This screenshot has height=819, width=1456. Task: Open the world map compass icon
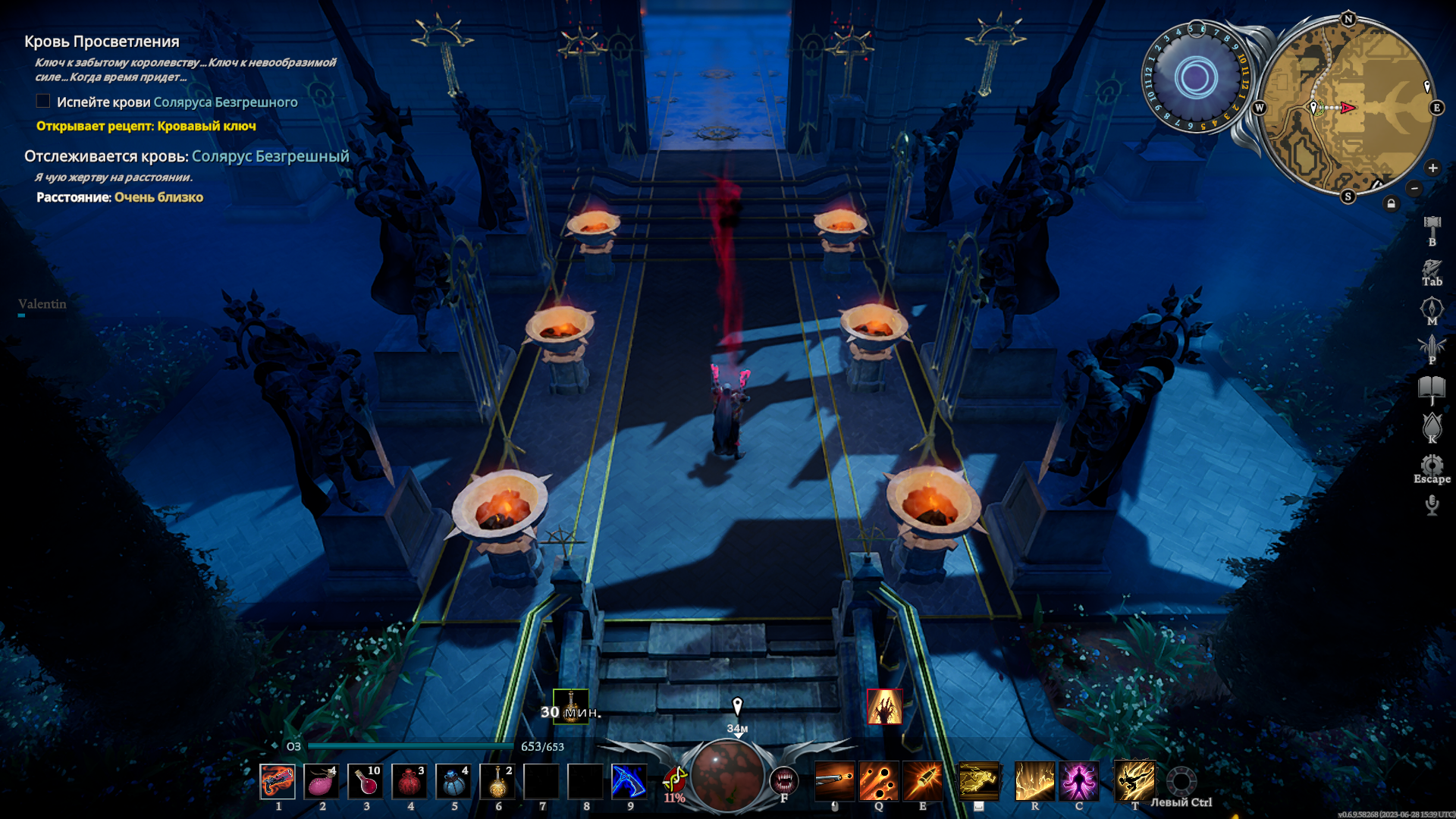click(x=1432, y=308)
